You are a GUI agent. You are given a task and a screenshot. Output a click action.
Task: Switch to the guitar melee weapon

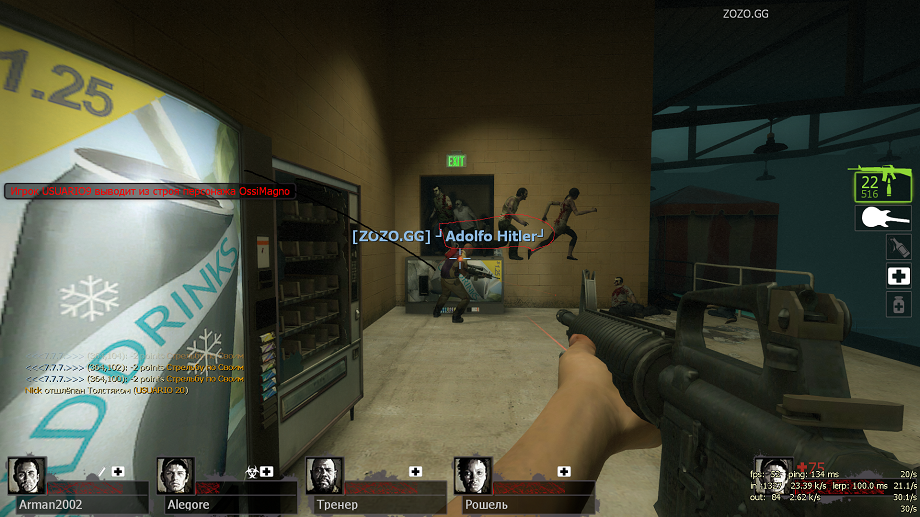pyautogui.click(x=882, y=217)
